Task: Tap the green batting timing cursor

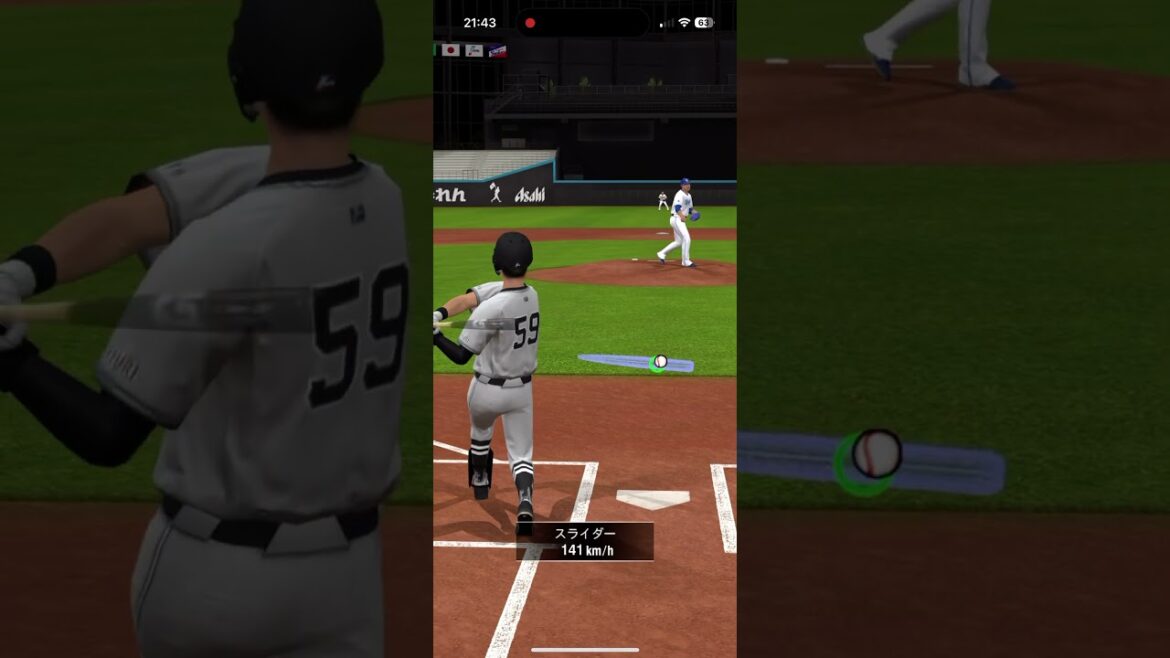Action: pos(657,364)
